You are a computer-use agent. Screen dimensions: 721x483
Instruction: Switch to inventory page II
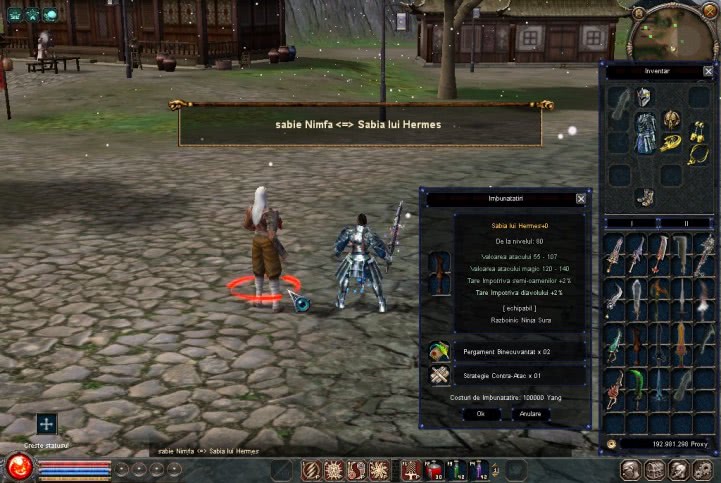686,223
